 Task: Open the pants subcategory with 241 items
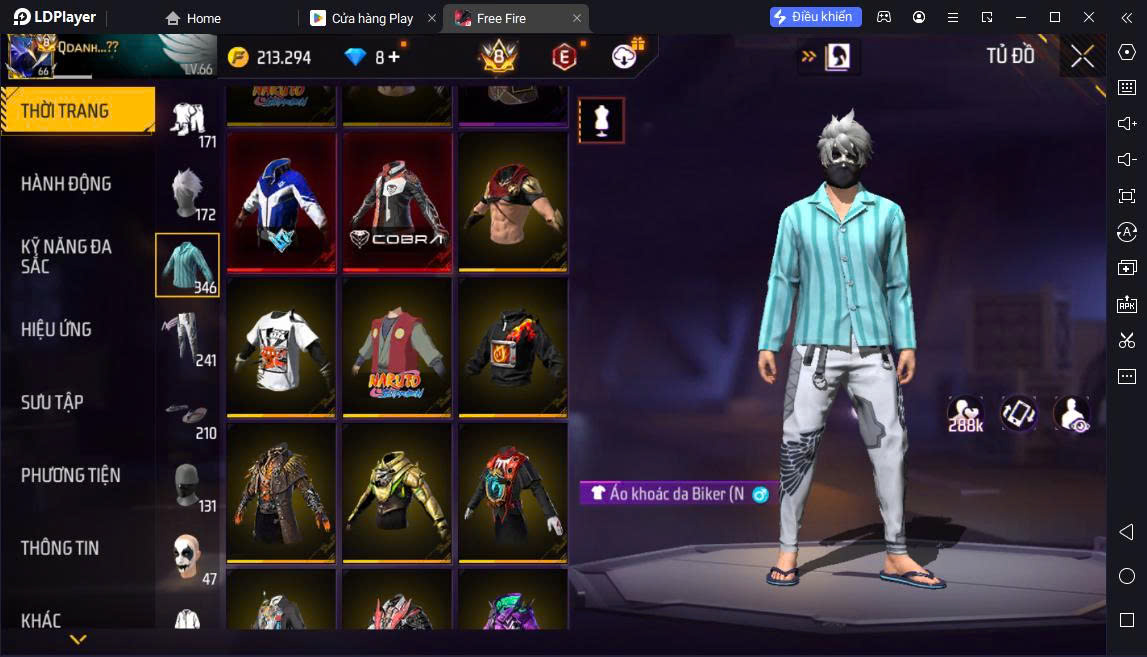[x=187, y=337]
